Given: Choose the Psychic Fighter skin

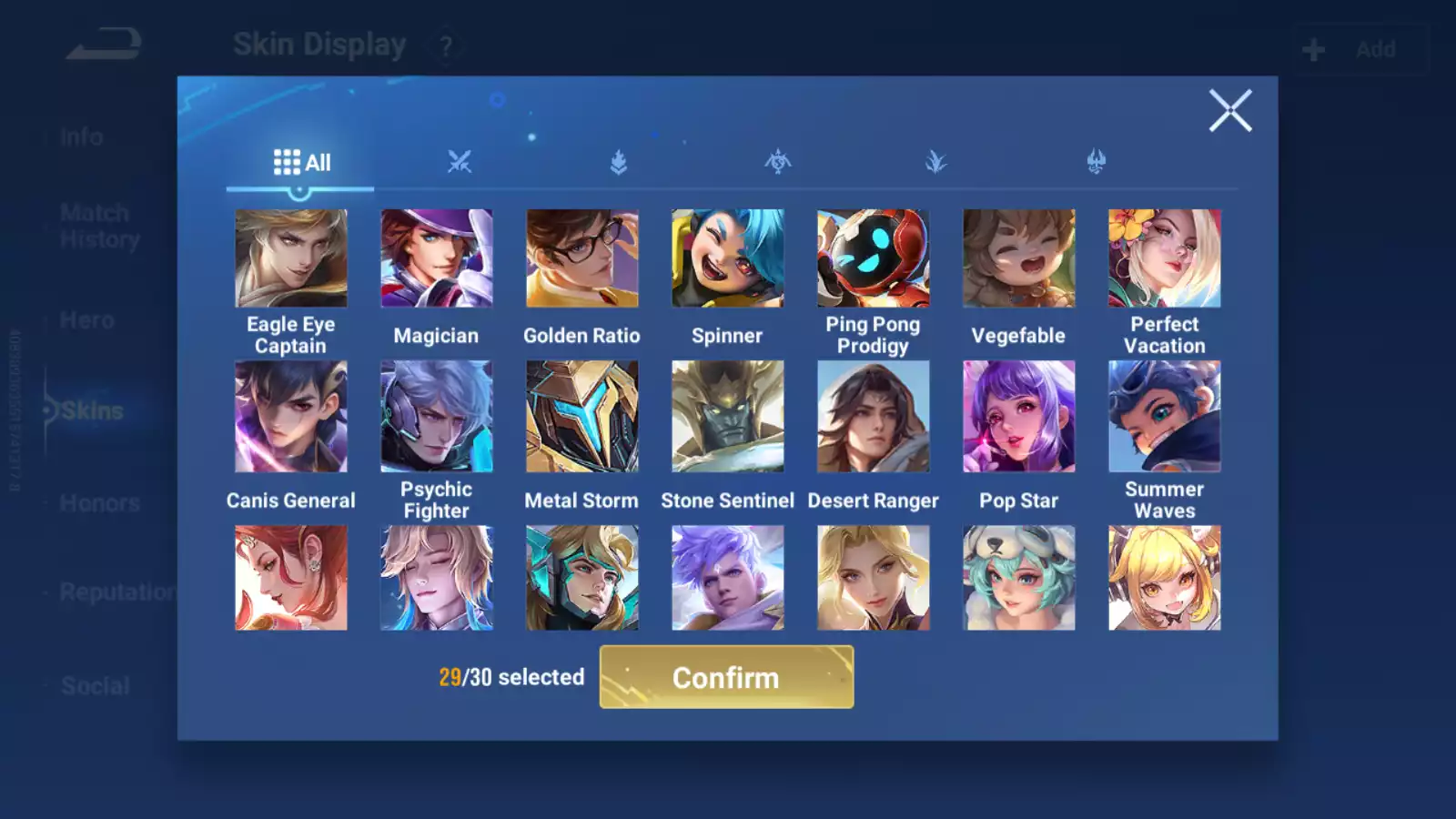Looking at the screenshot, I should click(x=437, y=417).
